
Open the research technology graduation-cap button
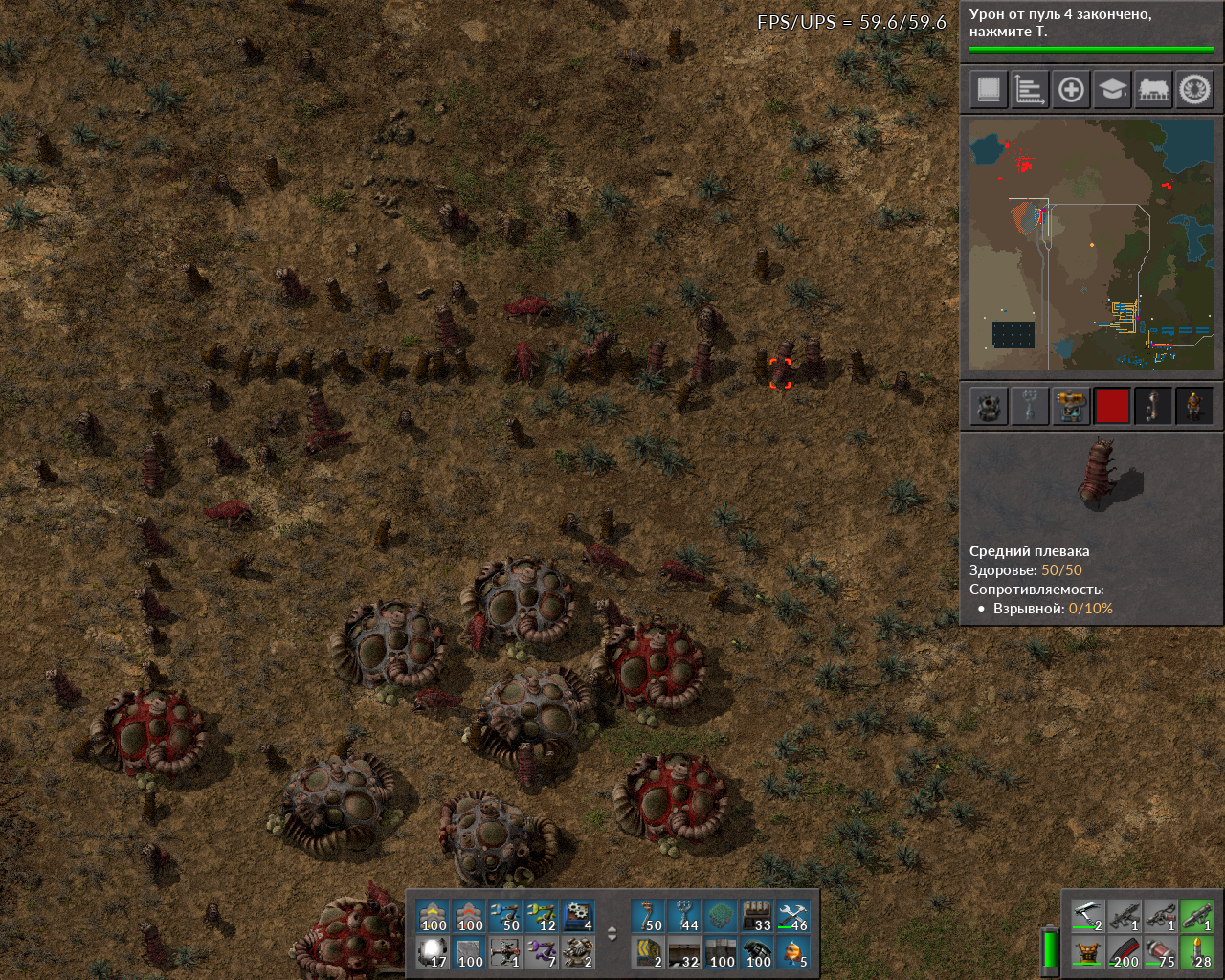(x=1112, y=90)
